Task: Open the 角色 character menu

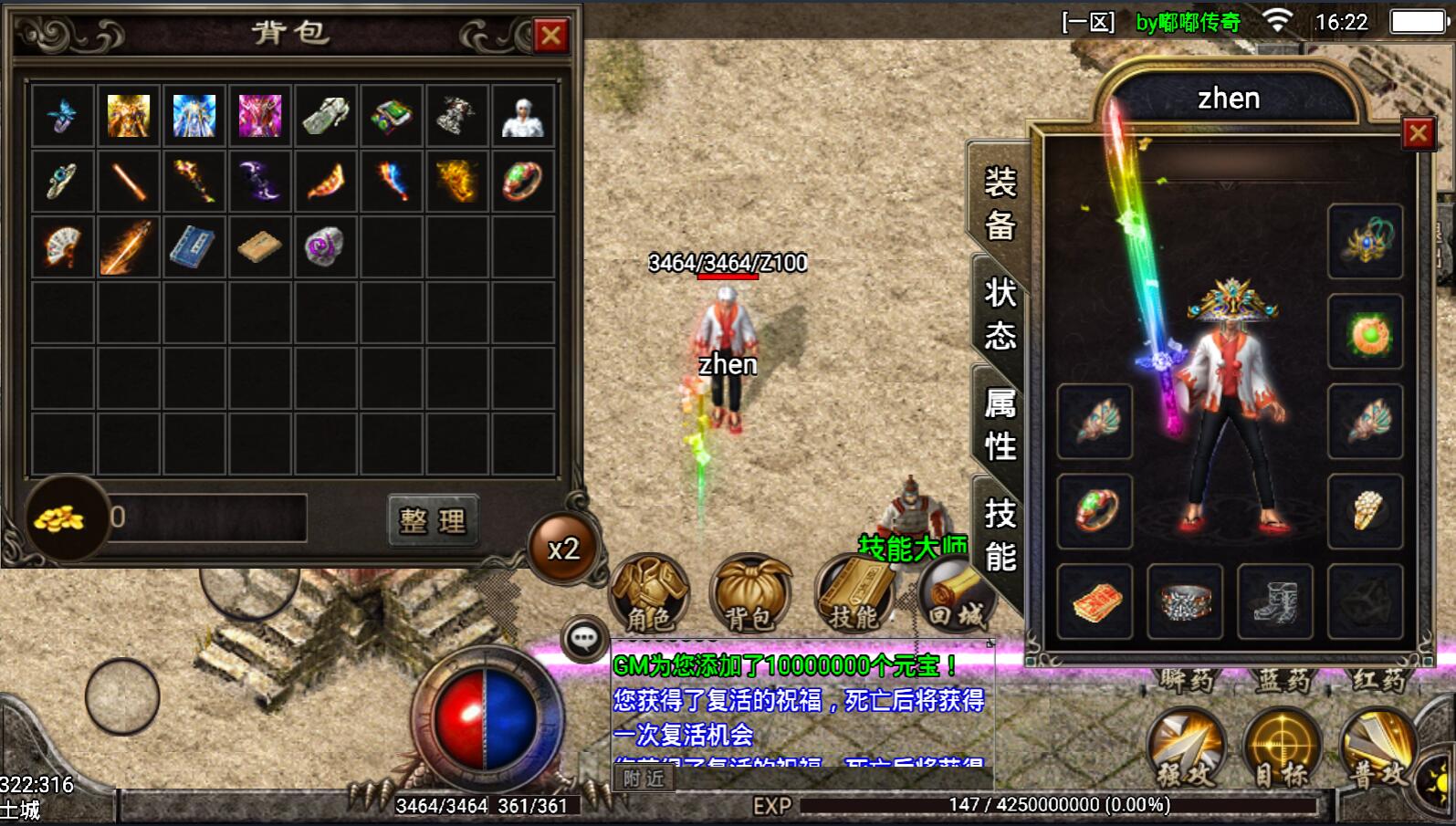Action: click(x=649, y=593)
